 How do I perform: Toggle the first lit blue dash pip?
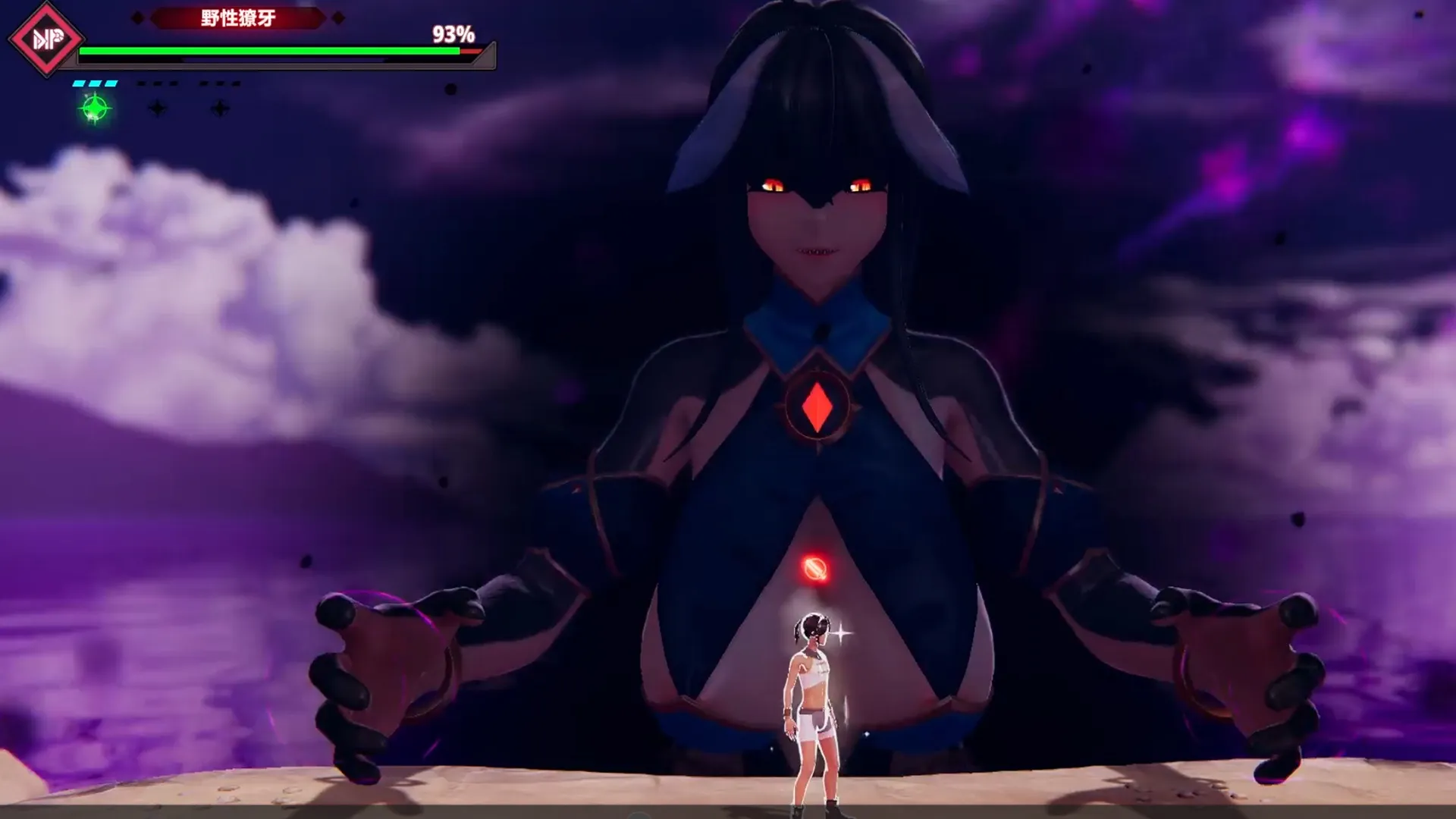click(77, 83)
